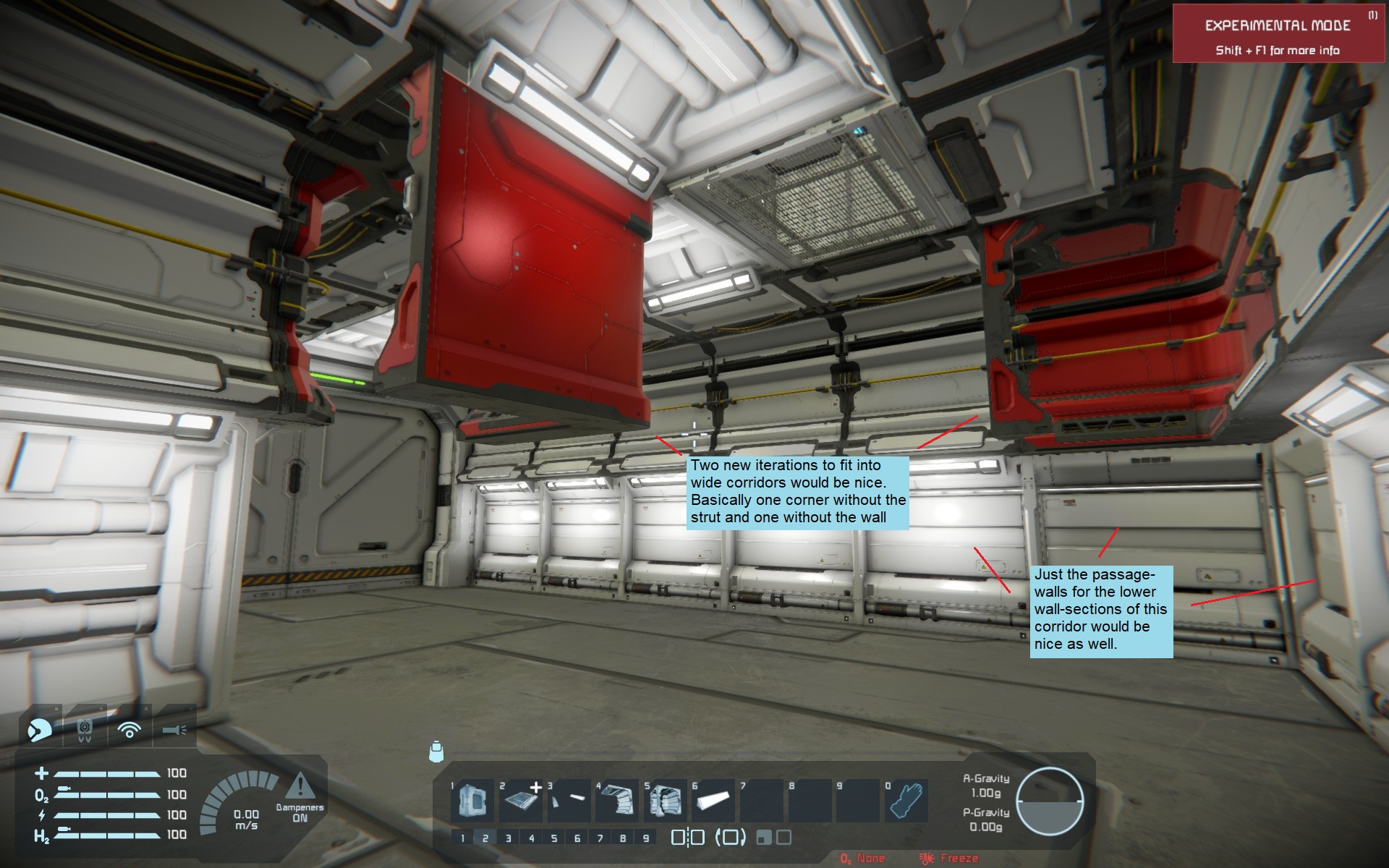The image size is (1389, 868).
Task: Select the passage corner block in slot 4
Action: (617, 801)
